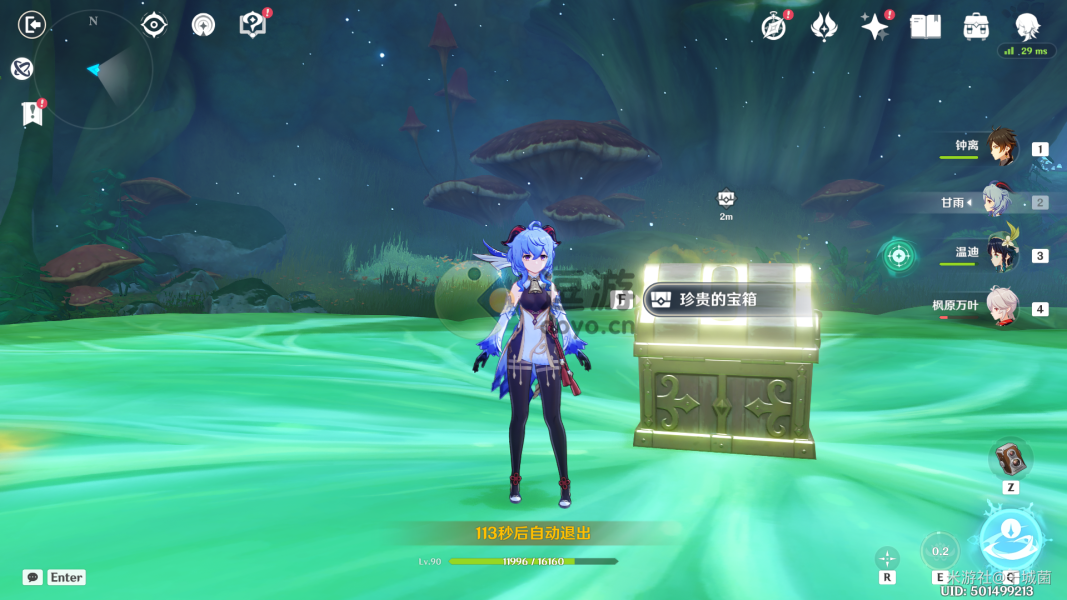
Task: Open the backpack inventory
Action: [976, 27]
